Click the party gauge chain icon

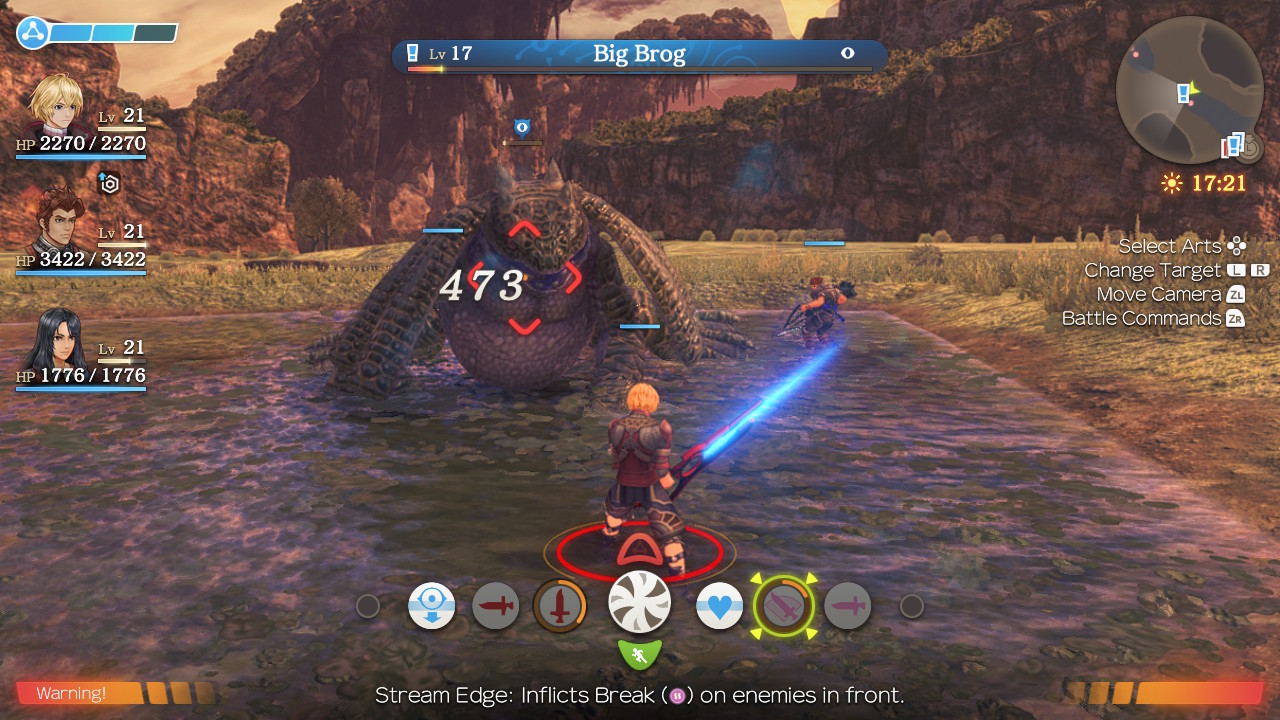click(33, 33)
